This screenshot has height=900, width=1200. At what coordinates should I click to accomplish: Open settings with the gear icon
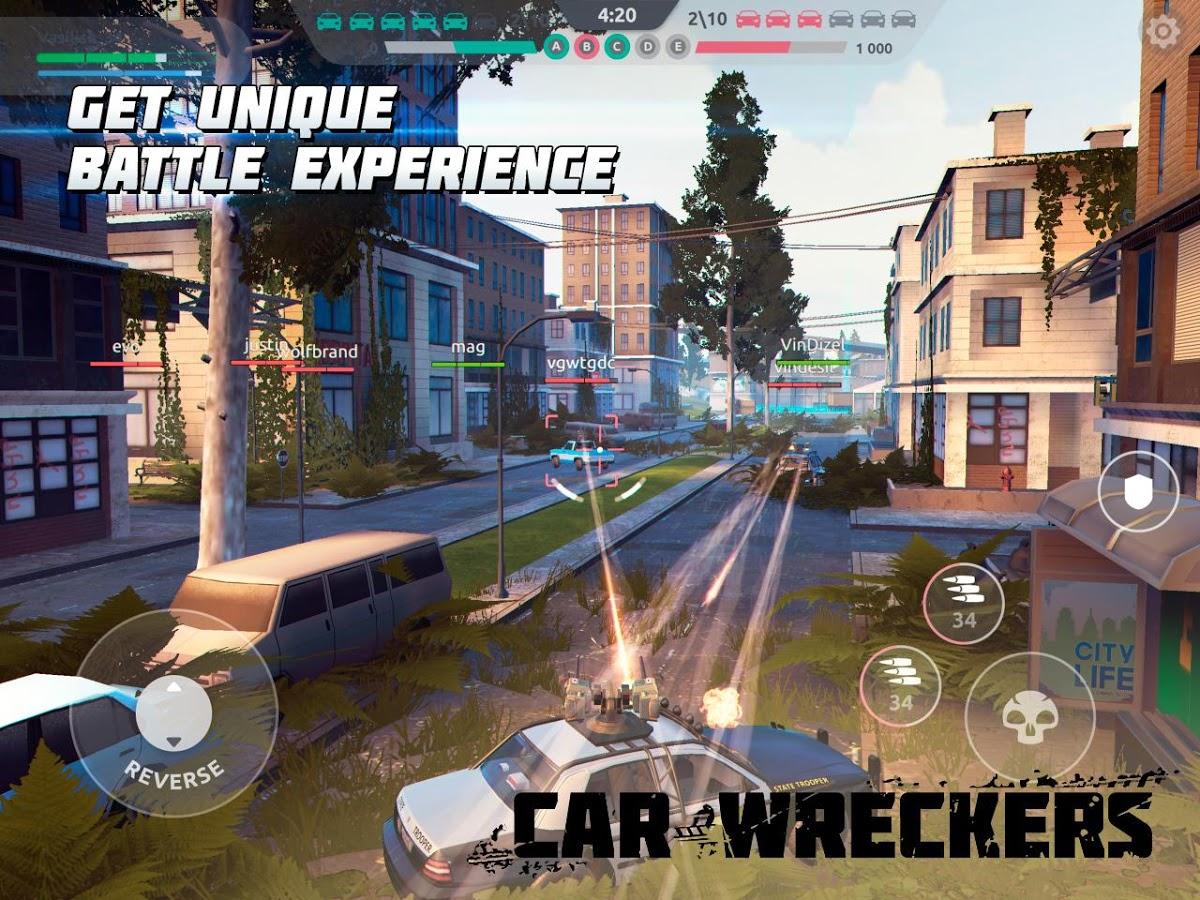click(1162, 32)
